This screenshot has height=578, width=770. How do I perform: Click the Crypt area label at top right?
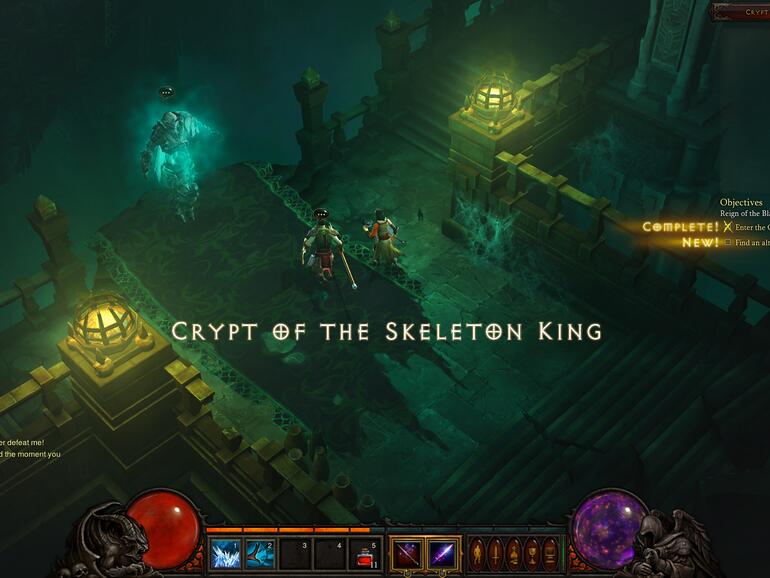[x=754, y=12]
